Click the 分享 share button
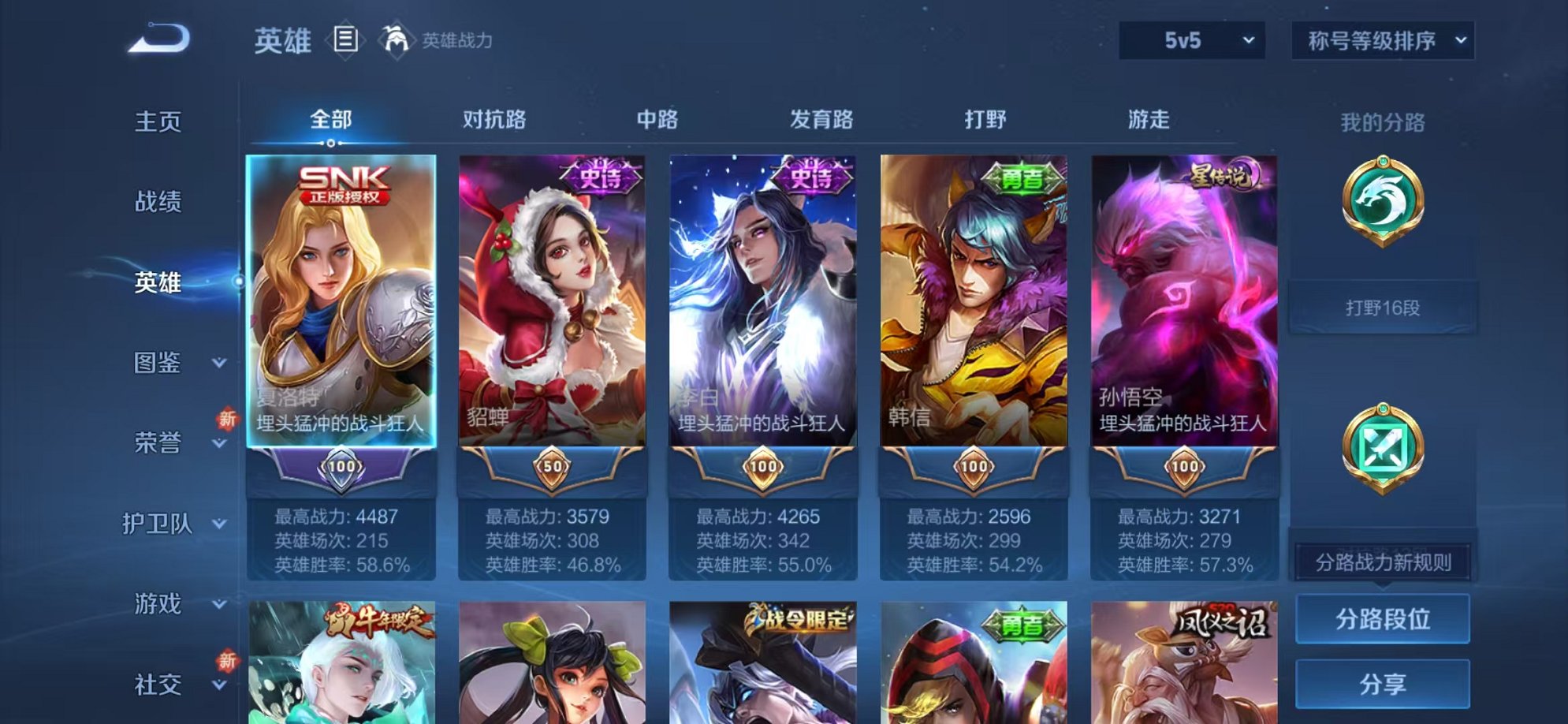 coord(1382,685)
